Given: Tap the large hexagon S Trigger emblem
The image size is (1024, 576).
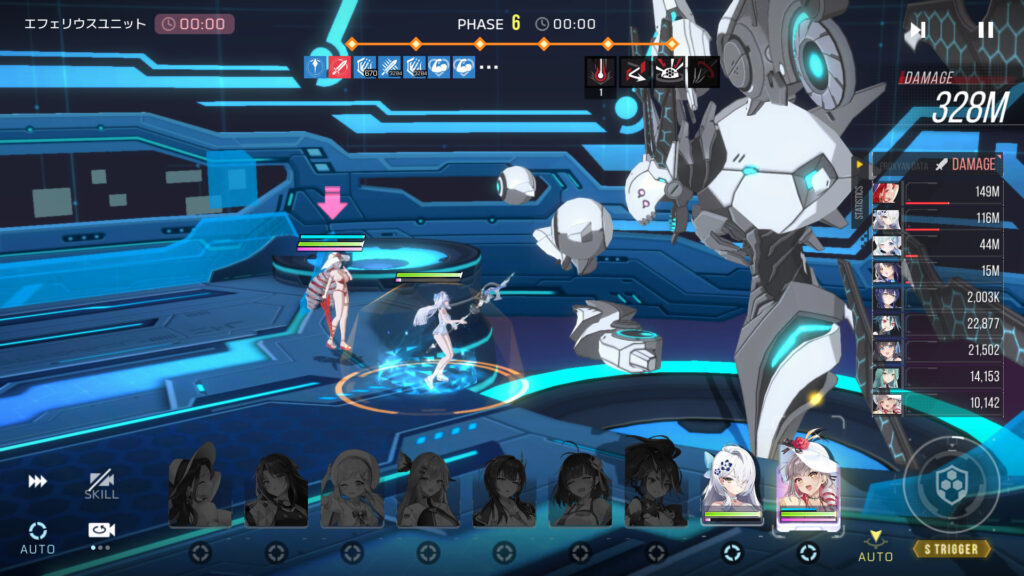Looking at the screenshot, I should [950, 485].
